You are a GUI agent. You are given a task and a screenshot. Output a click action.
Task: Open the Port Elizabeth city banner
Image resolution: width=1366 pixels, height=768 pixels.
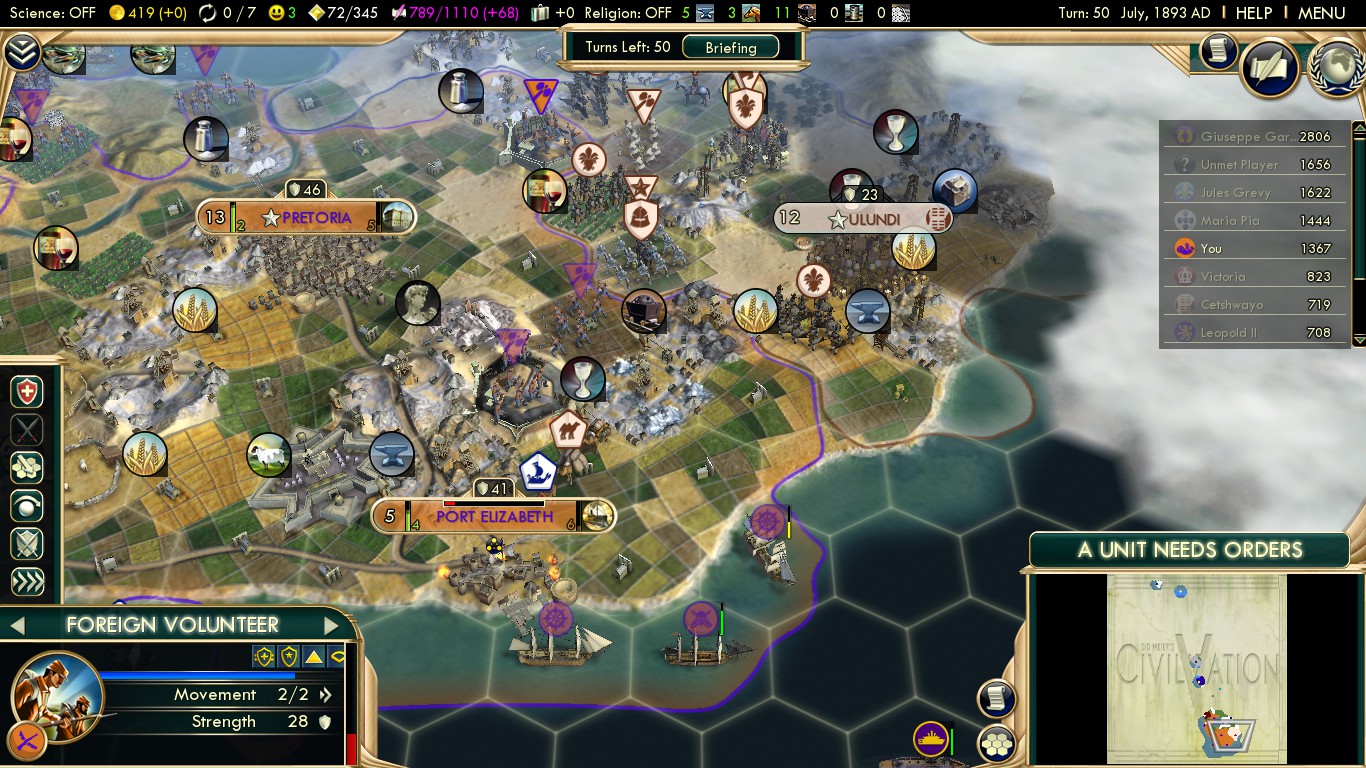[493, 516]
